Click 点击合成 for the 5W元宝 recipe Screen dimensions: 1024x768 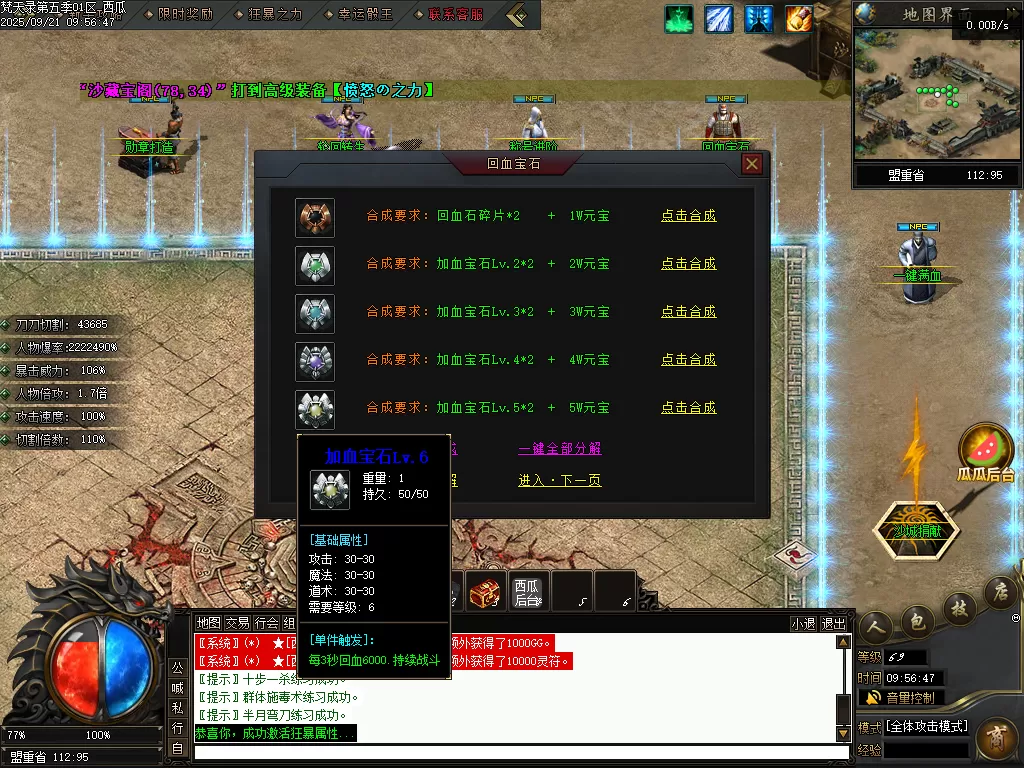(688, 408)
